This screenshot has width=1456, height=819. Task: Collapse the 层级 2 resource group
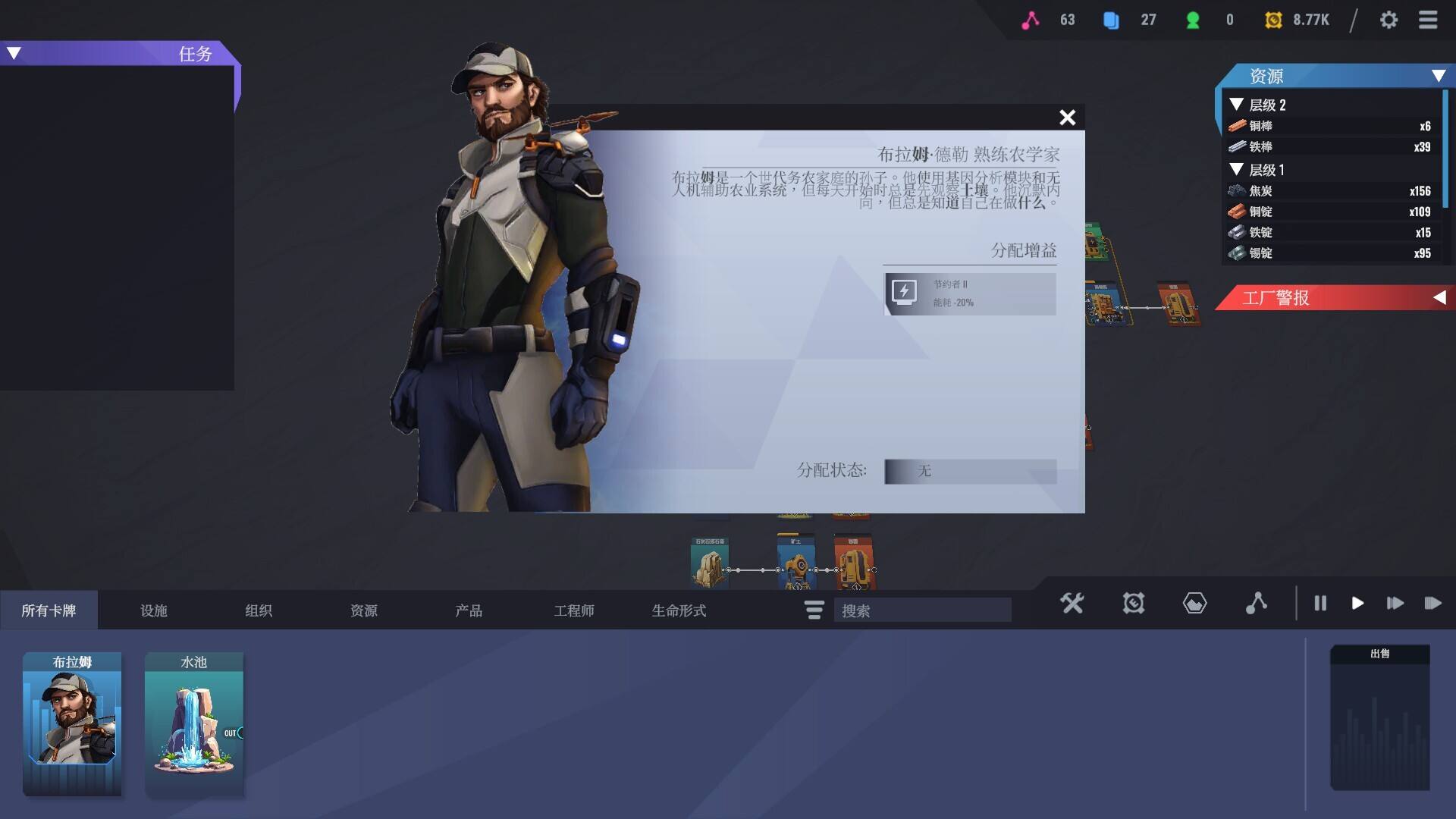1235,105
